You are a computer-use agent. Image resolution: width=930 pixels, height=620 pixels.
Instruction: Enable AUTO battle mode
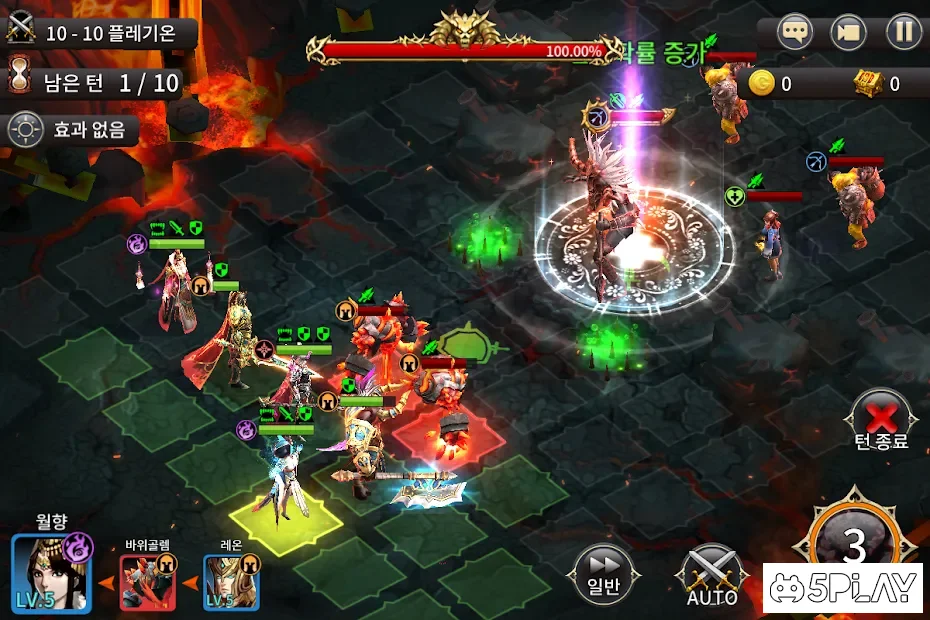pyautogui.click(x=712, y=576)
